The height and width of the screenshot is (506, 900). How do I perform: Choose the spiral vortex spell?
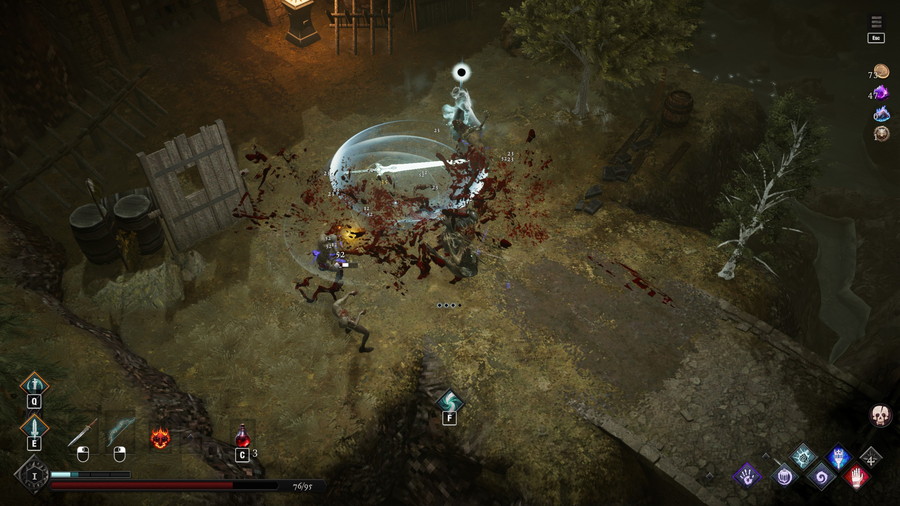tap(820, 475)
